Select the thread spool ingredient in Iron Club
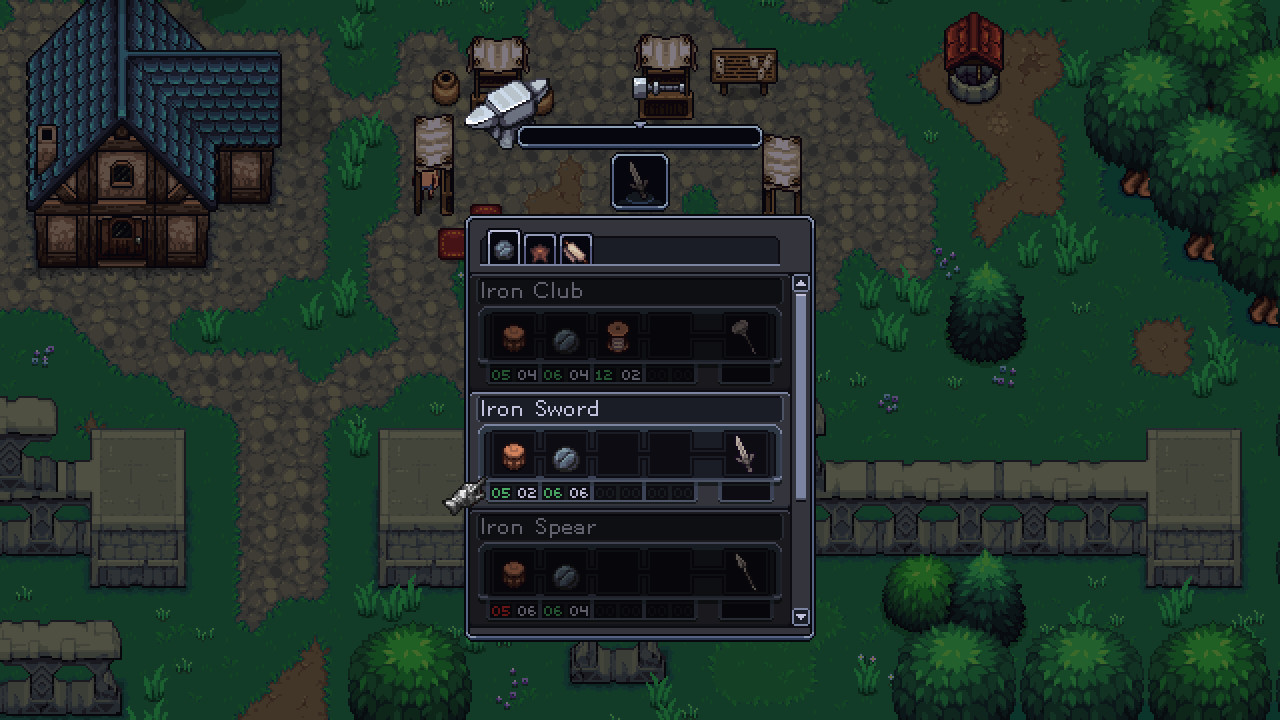 [618, 335]
